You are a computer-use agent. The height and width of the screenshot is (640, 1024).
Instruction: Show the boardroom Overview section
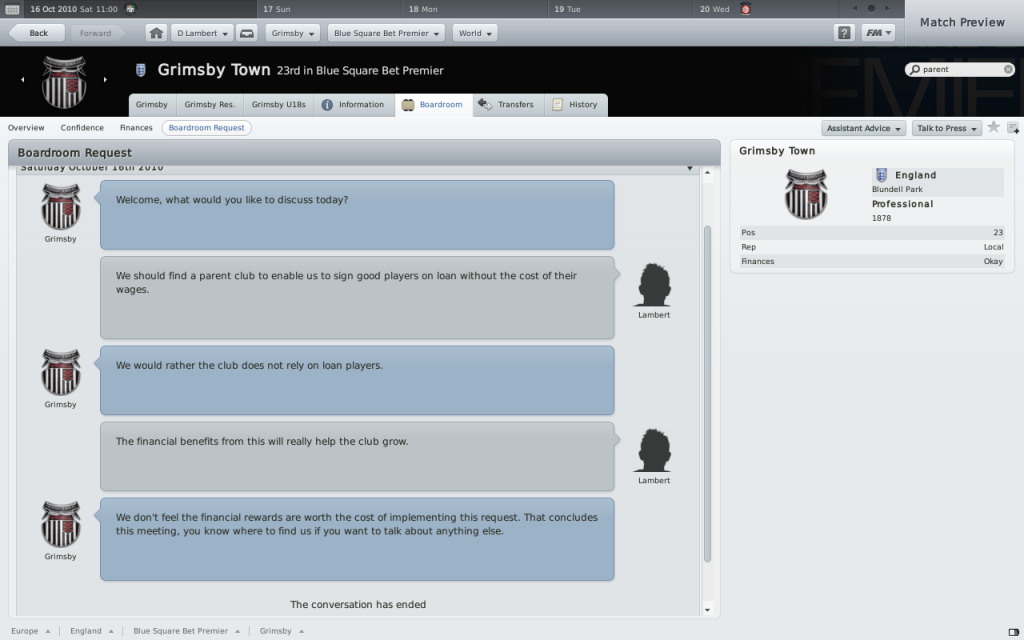coord(26,128)
